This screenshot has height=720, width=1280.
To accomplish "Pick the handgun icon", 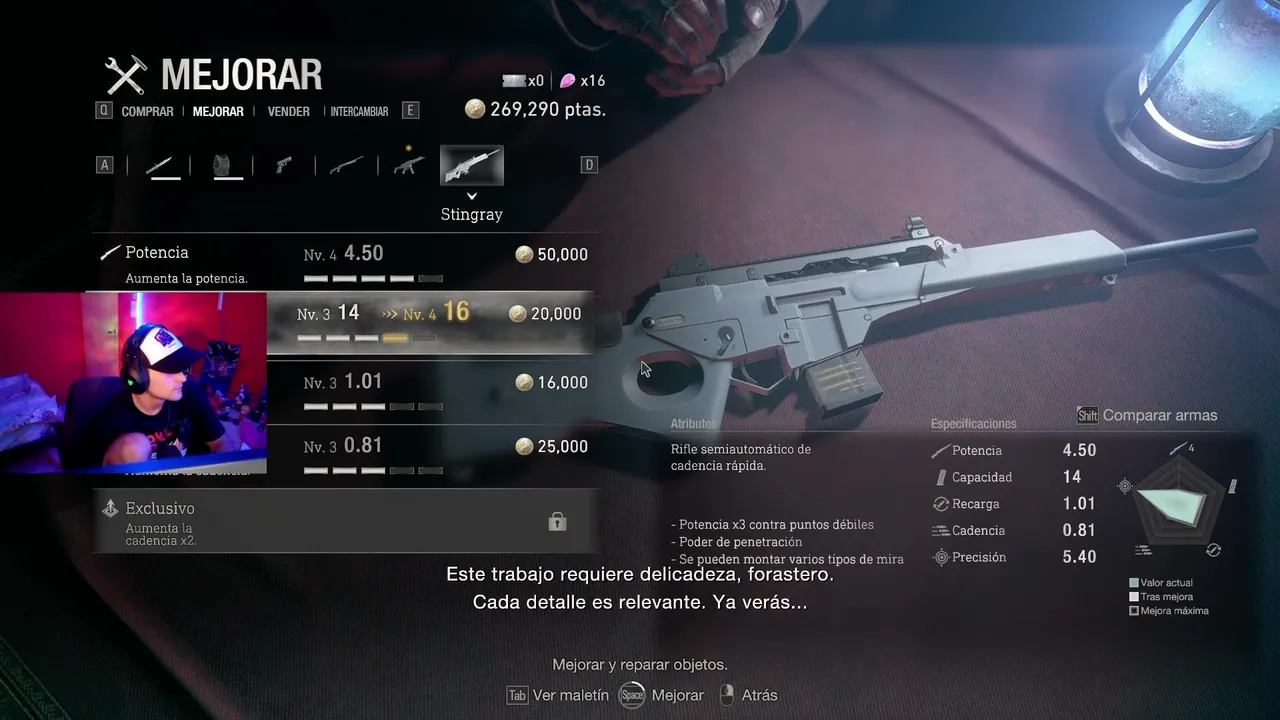I will pos(284,165).
